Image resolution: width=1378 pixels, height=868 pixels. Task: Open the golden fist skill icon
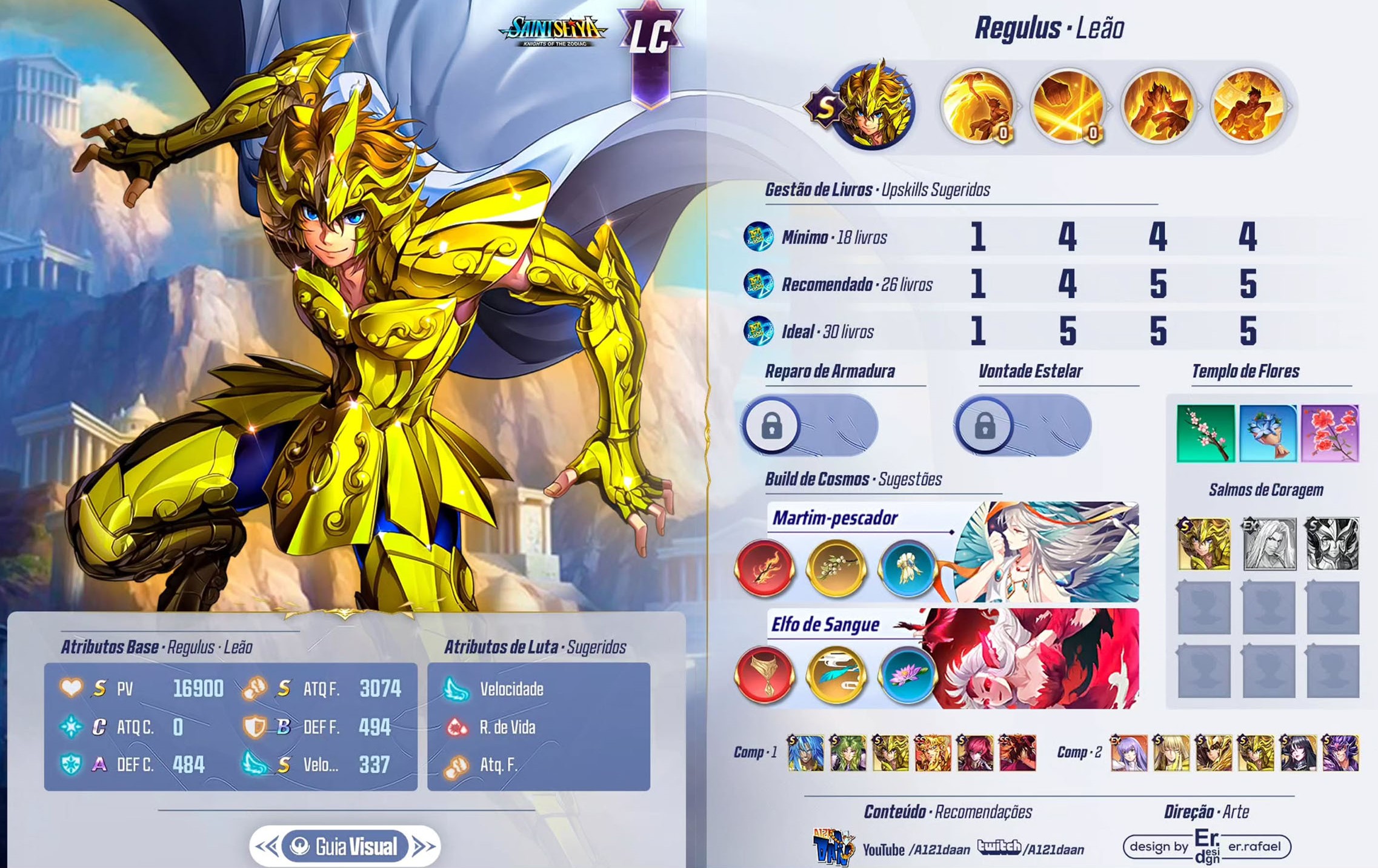[1068, 106]
